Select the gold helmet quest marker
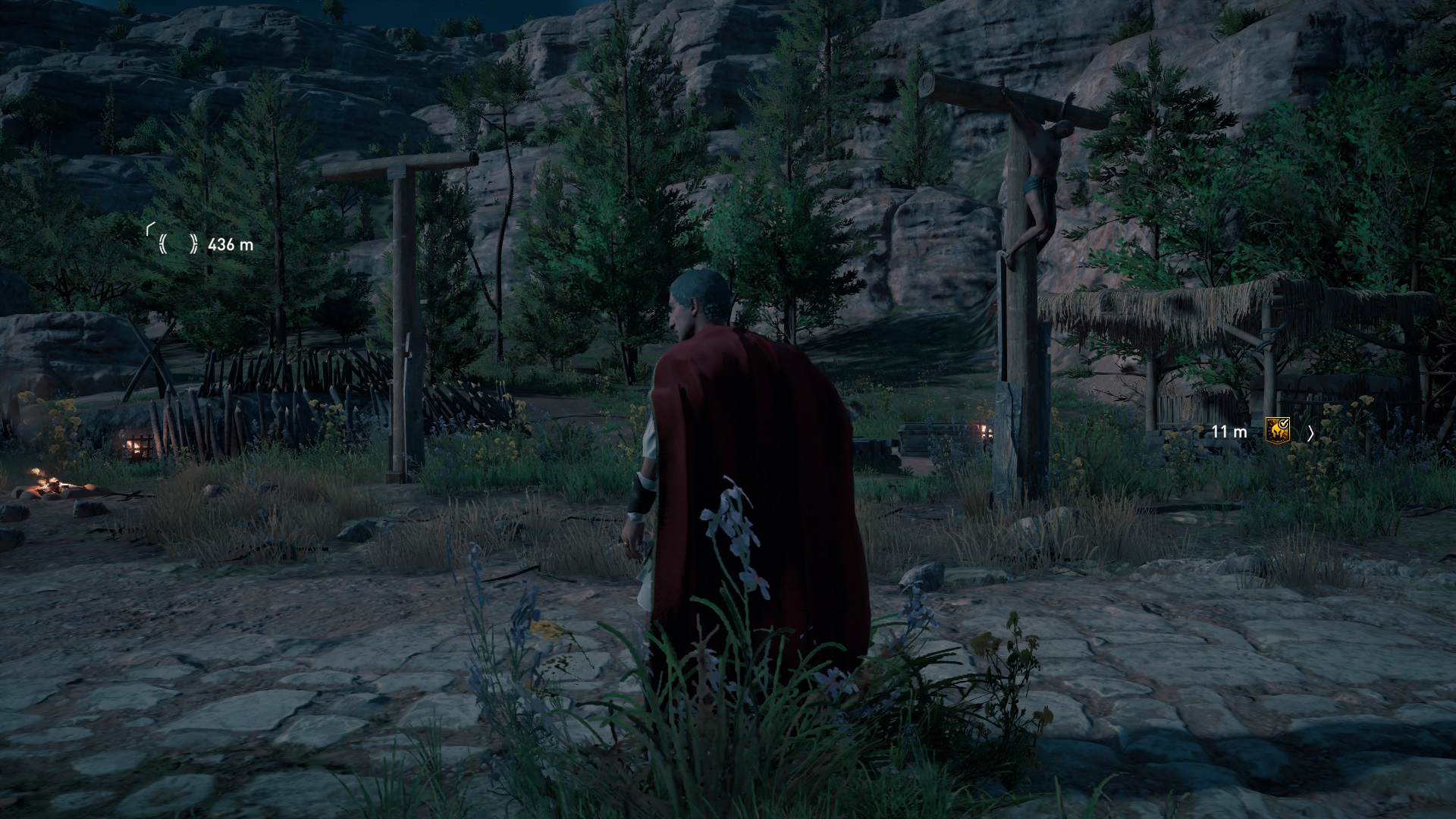This screenshot has height=819, width=1456. [x=1277, y=431]
